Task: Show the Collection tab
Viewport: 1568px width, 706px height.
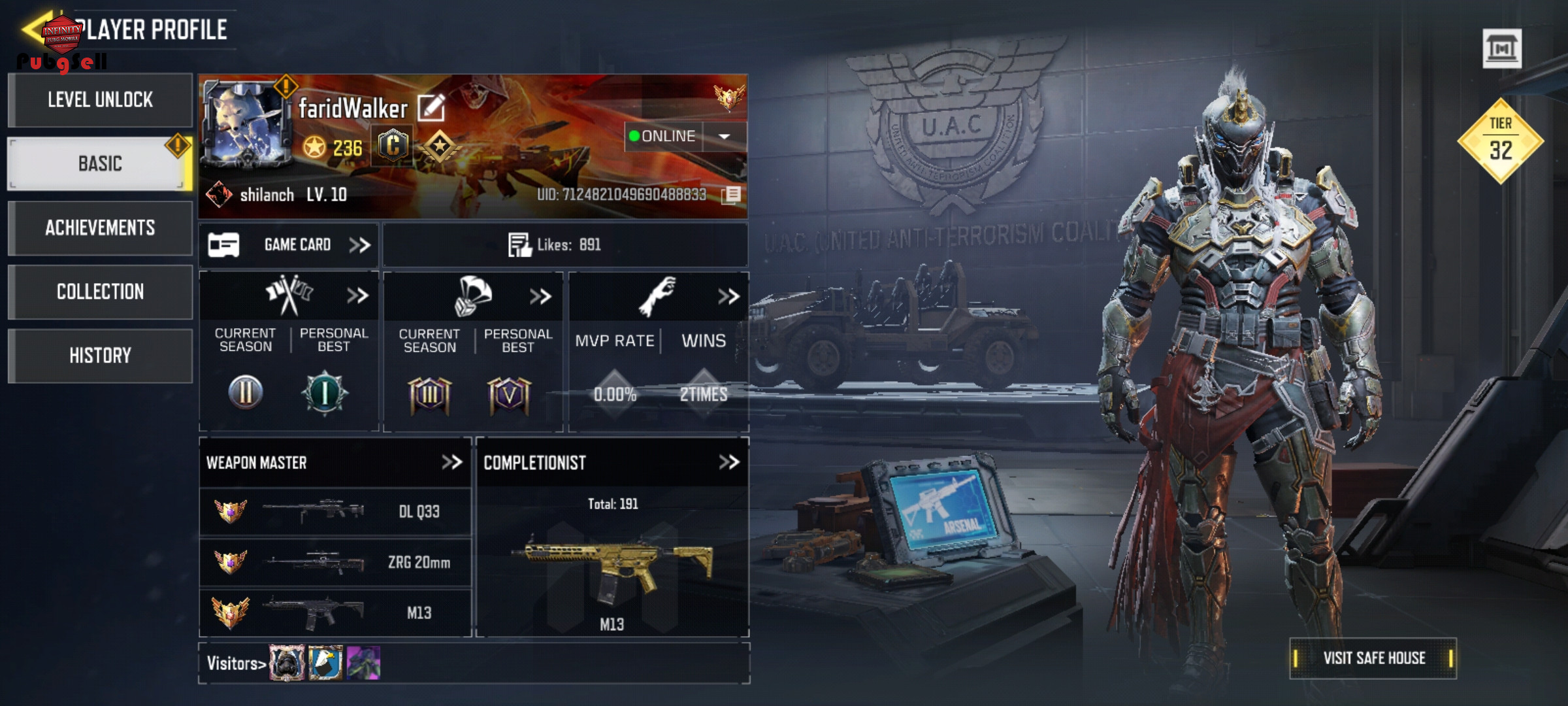Action: coord(100,292)
